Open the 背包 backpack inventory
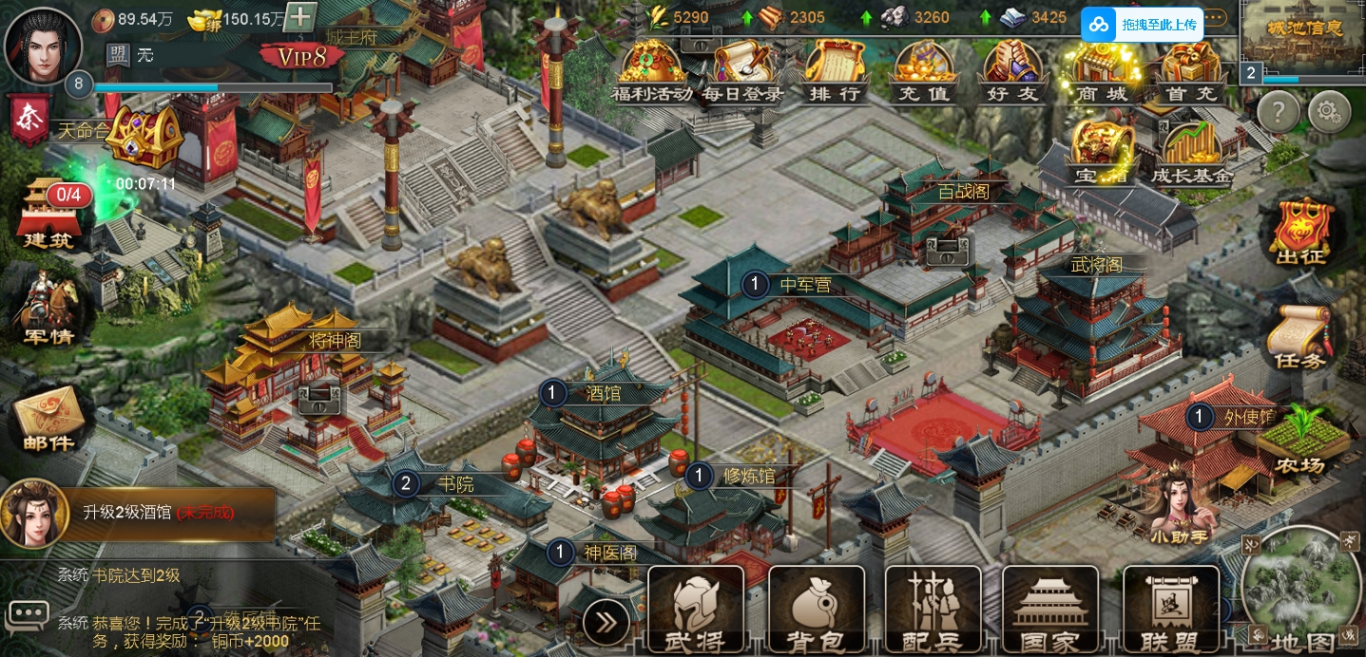1366x657 pixels. 816,610
